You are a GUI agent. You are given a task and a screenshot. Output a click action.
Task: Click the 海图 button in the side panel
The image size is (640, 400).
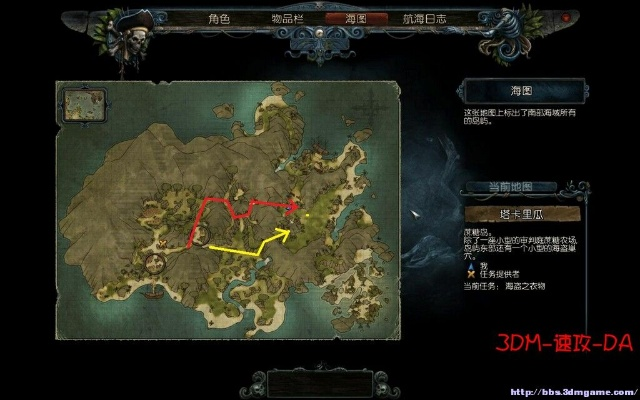[521, 91]
